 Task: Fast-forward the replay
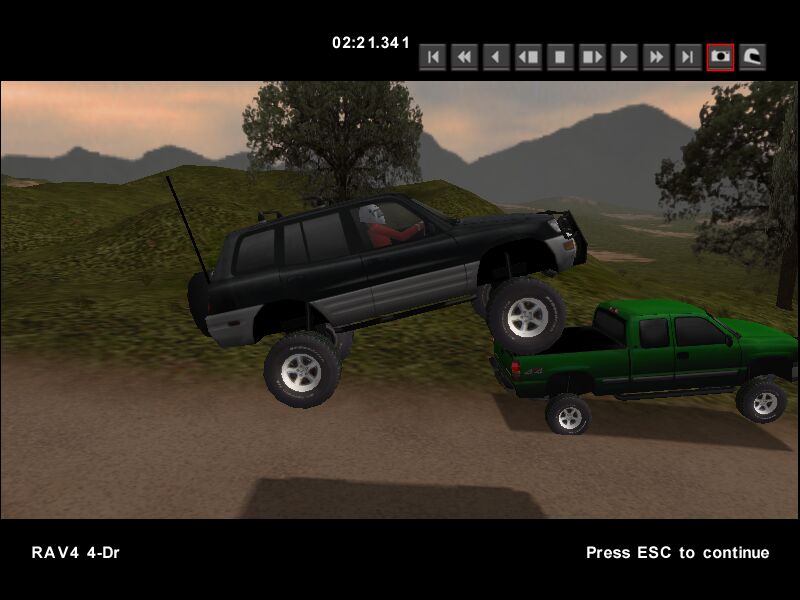(656, 57)
